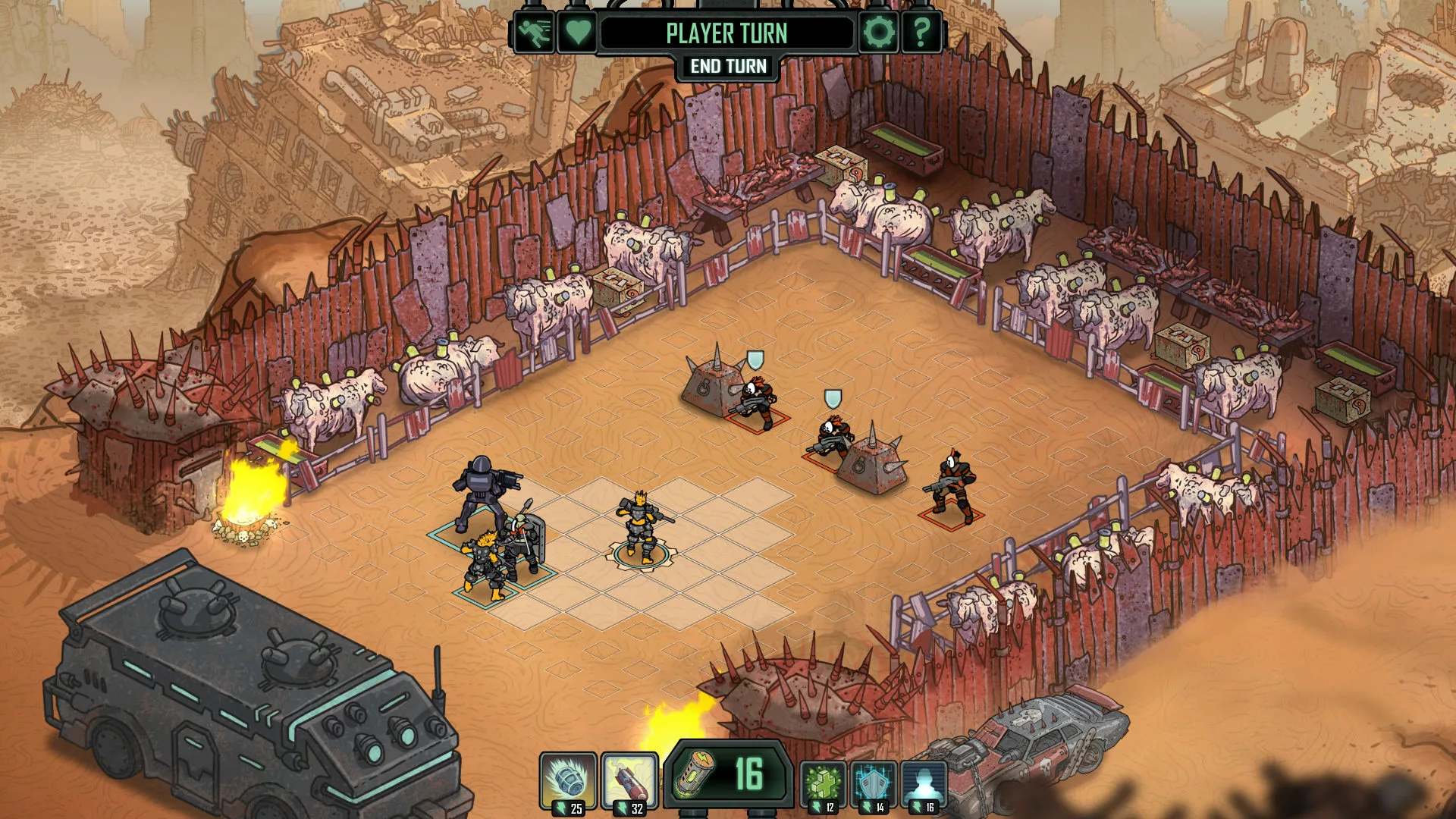Open the gear settings menu
The image size is (1456, 819).
click(x=879, y=33)
